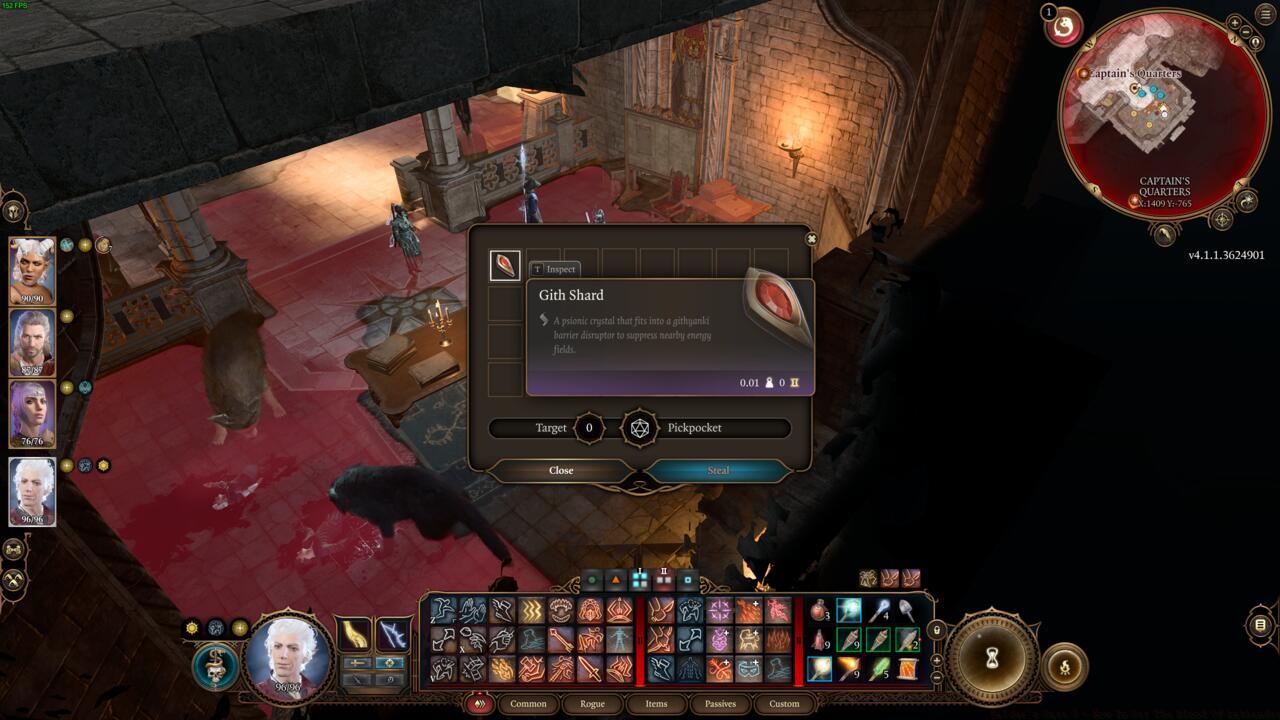The image size is (1280, 720).
Task: Switch to the Common hotbar tab
Action: (x=528, y=703)
